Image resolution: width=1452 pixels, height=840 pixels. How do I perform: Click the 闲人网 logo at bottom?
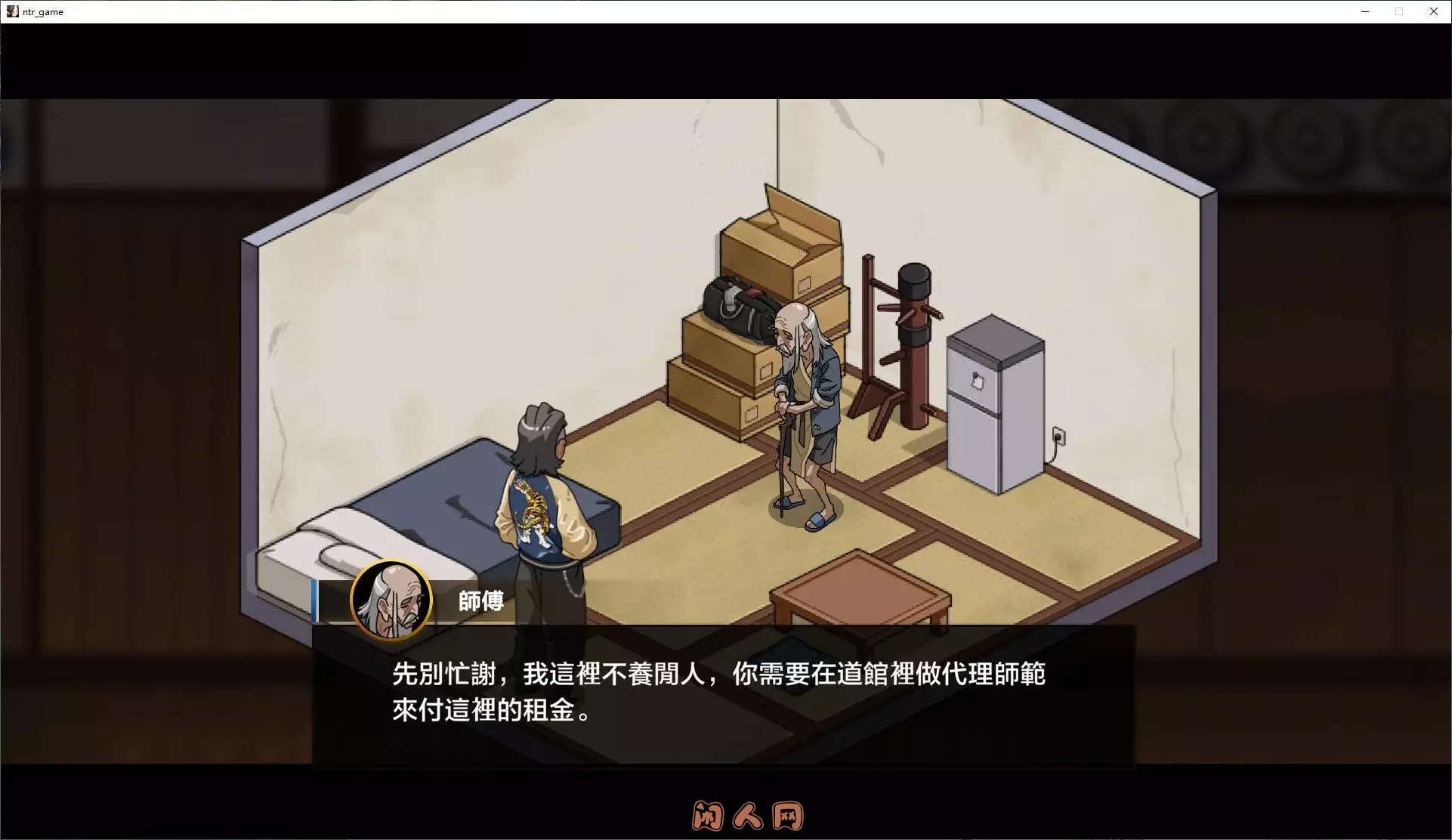tap(746, 817)
